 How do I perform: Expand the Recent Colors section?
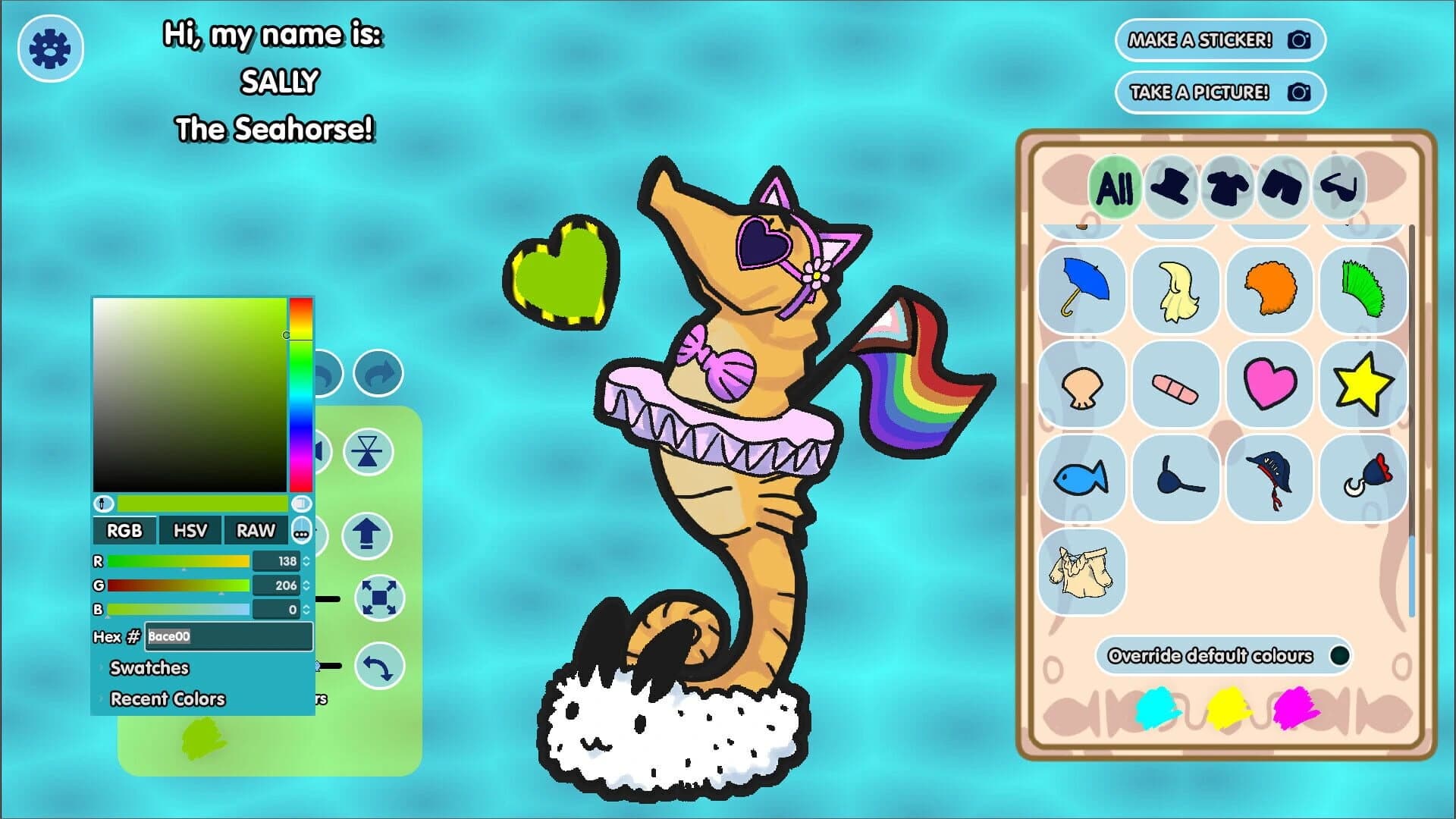[x=167, y=698]
